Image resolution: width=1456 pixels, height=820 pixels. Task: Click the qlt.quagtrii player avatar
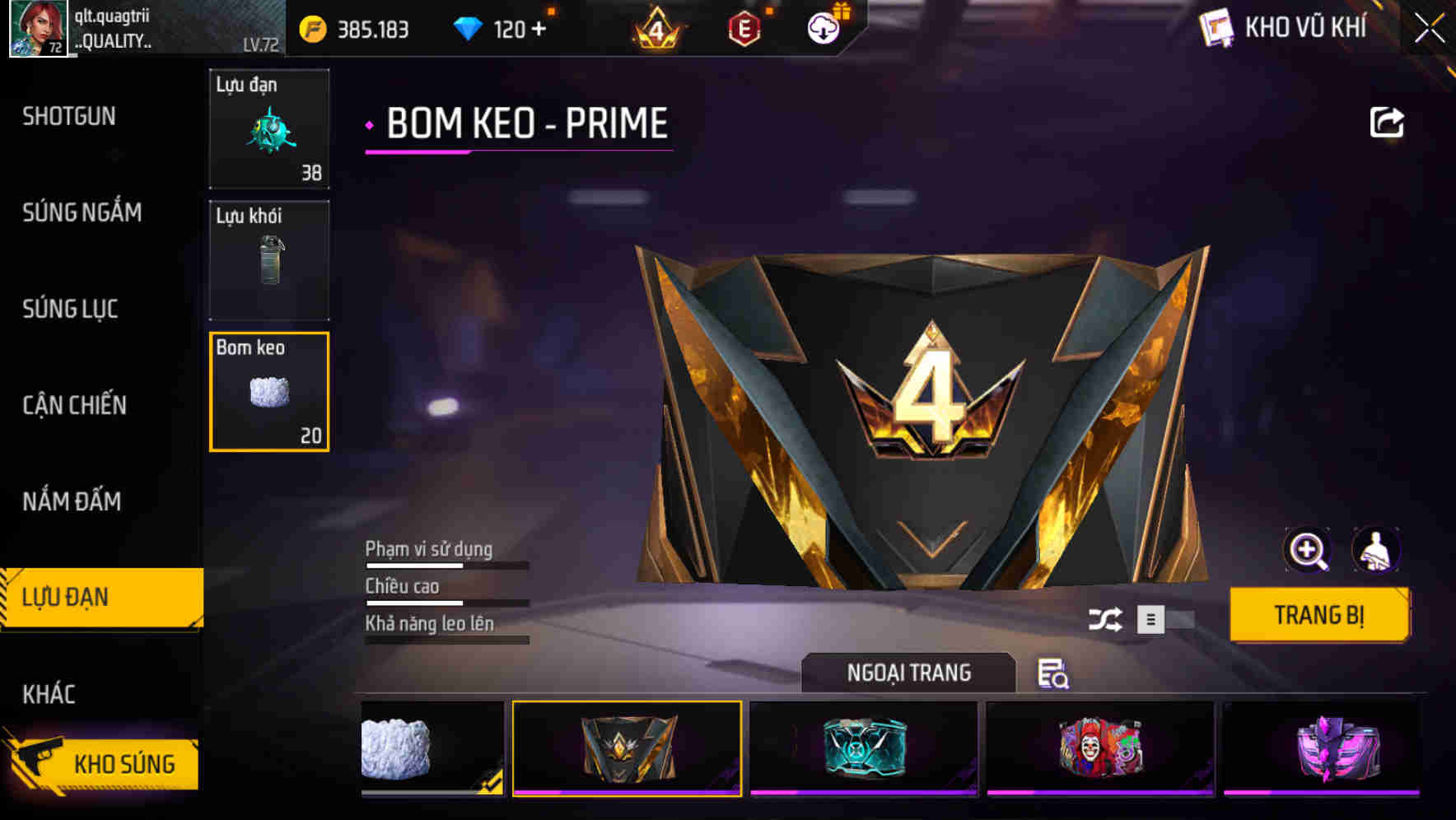[x=37, y=29]
